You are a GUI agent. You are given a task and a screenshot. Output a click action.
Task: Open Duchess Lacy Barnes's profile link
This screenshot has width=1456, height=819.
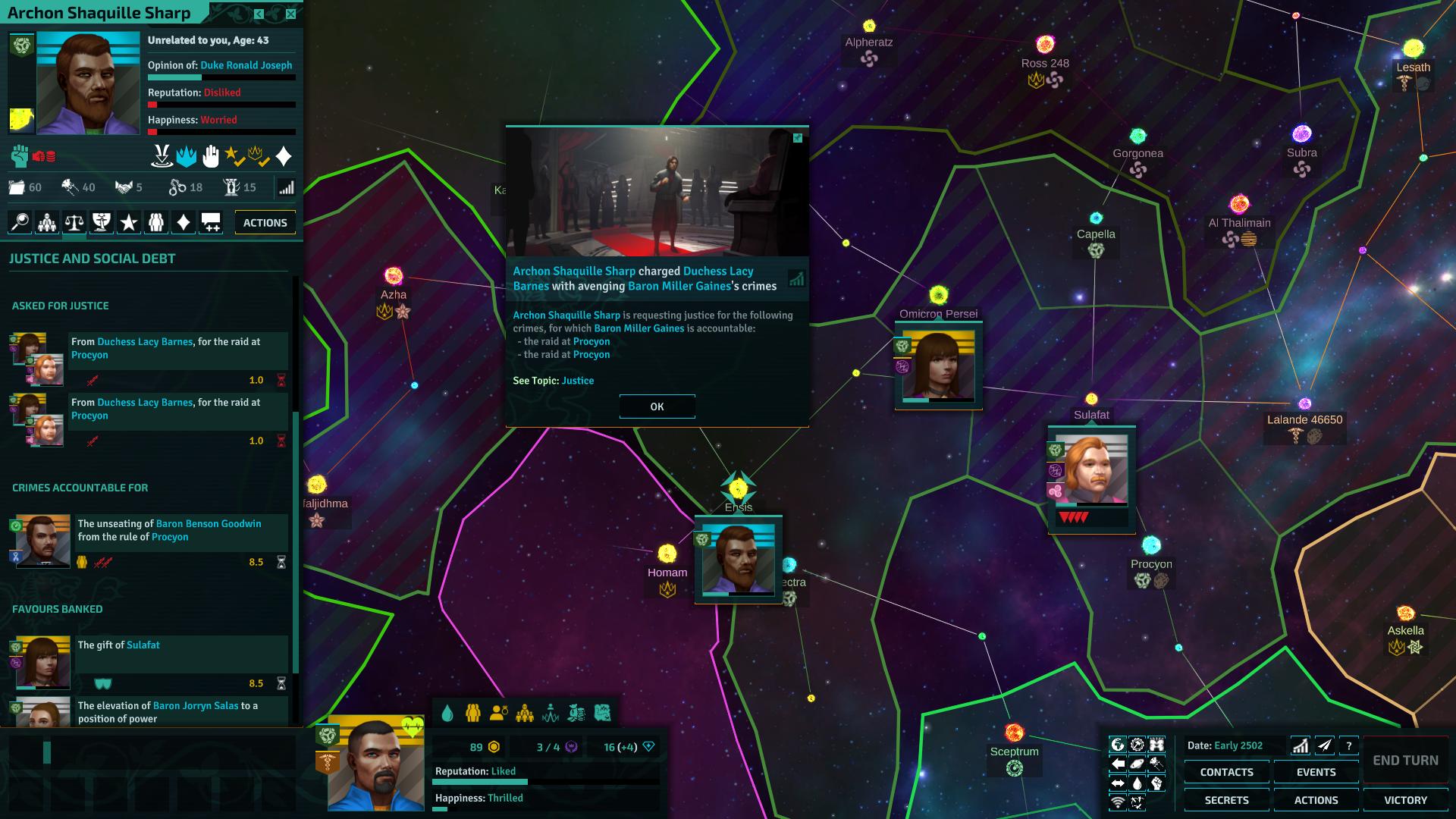pyautogui.click(x=718, y=271)
